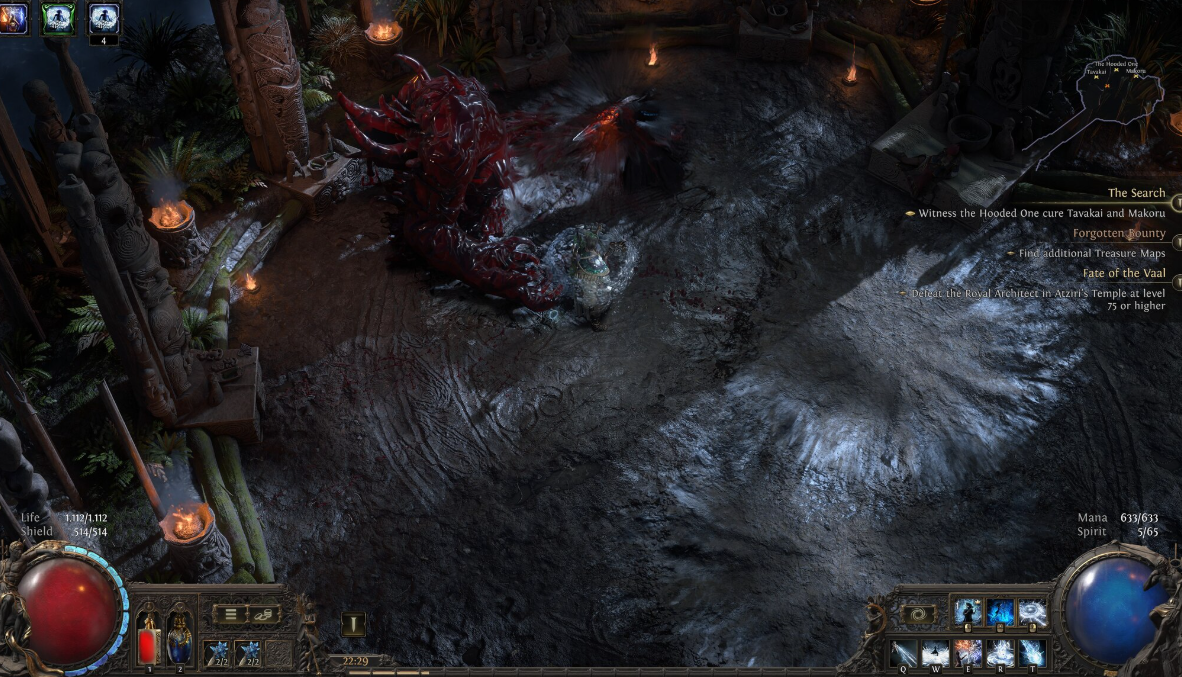Image resolution: width=1182 pixels, height=677 pixels.
Task: Open the coin stack shop button
Action: click(x=265, y=614)
